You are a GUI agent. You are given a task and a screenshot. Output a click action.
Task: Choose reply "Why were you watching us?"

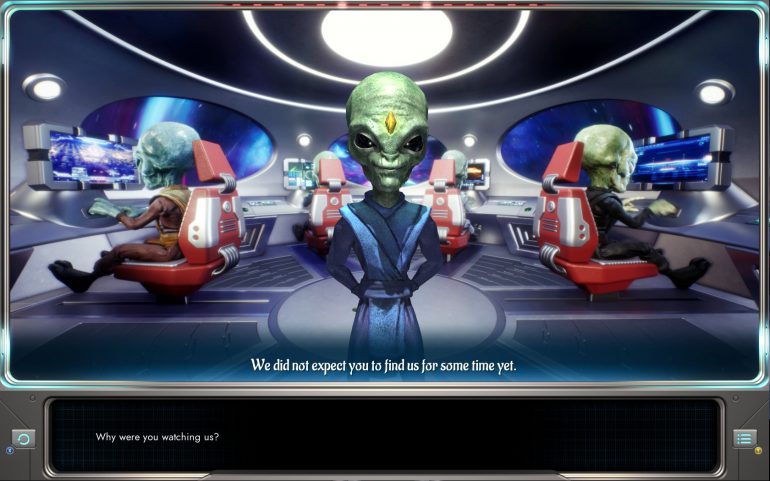(158, 437)
